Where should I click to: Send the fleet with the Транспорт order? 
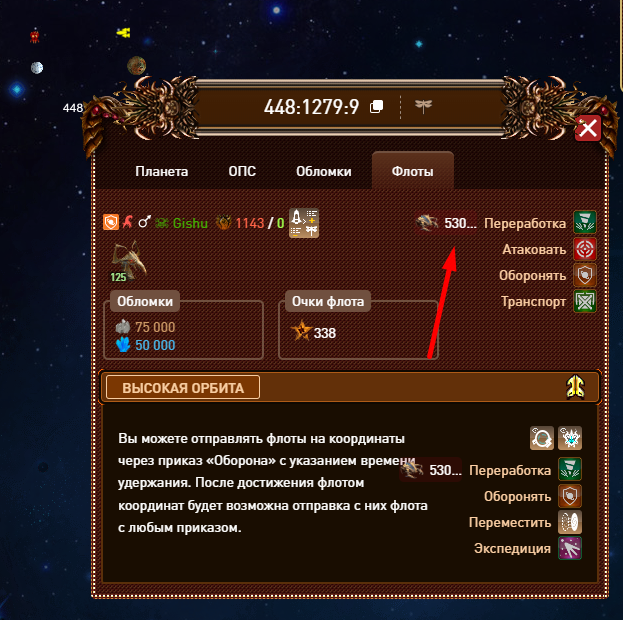[x=585, y=301]
